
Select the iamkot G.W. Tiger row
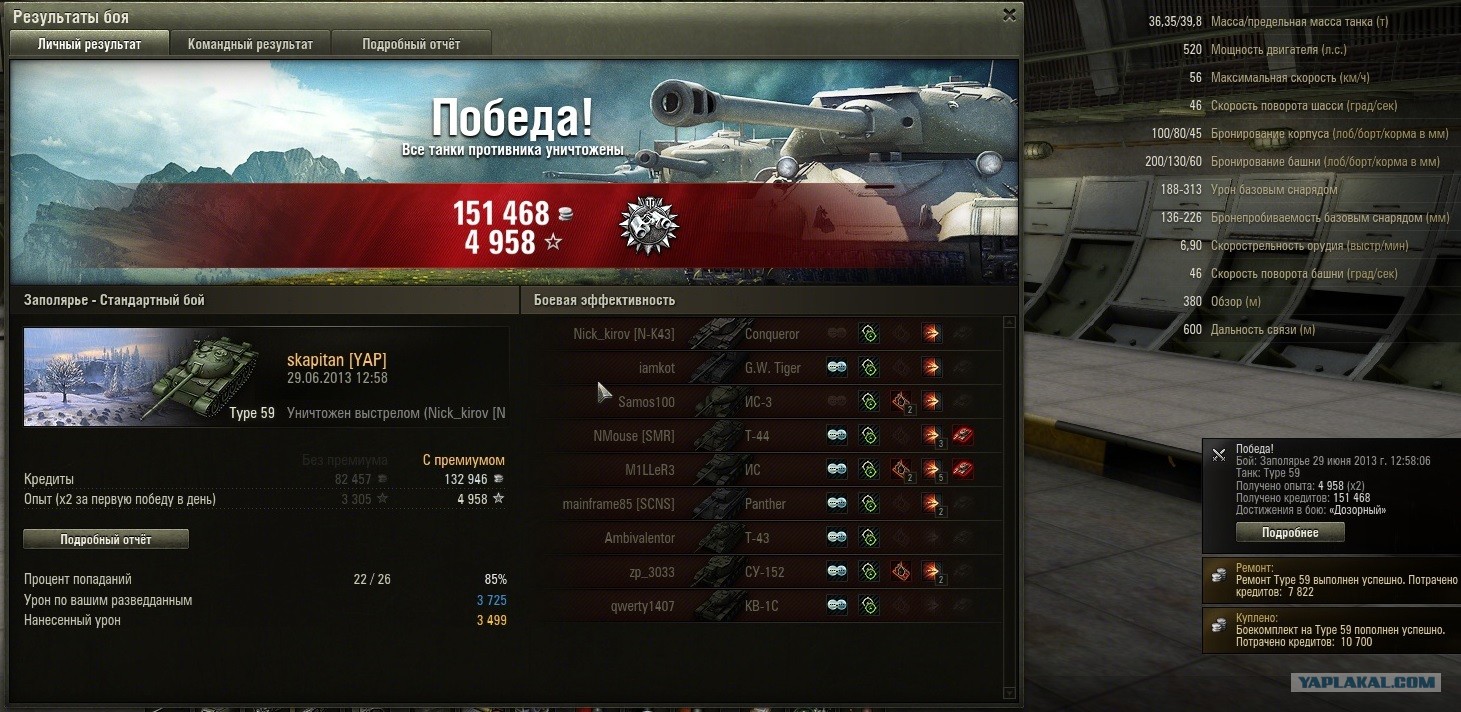[x=760, y=368]
